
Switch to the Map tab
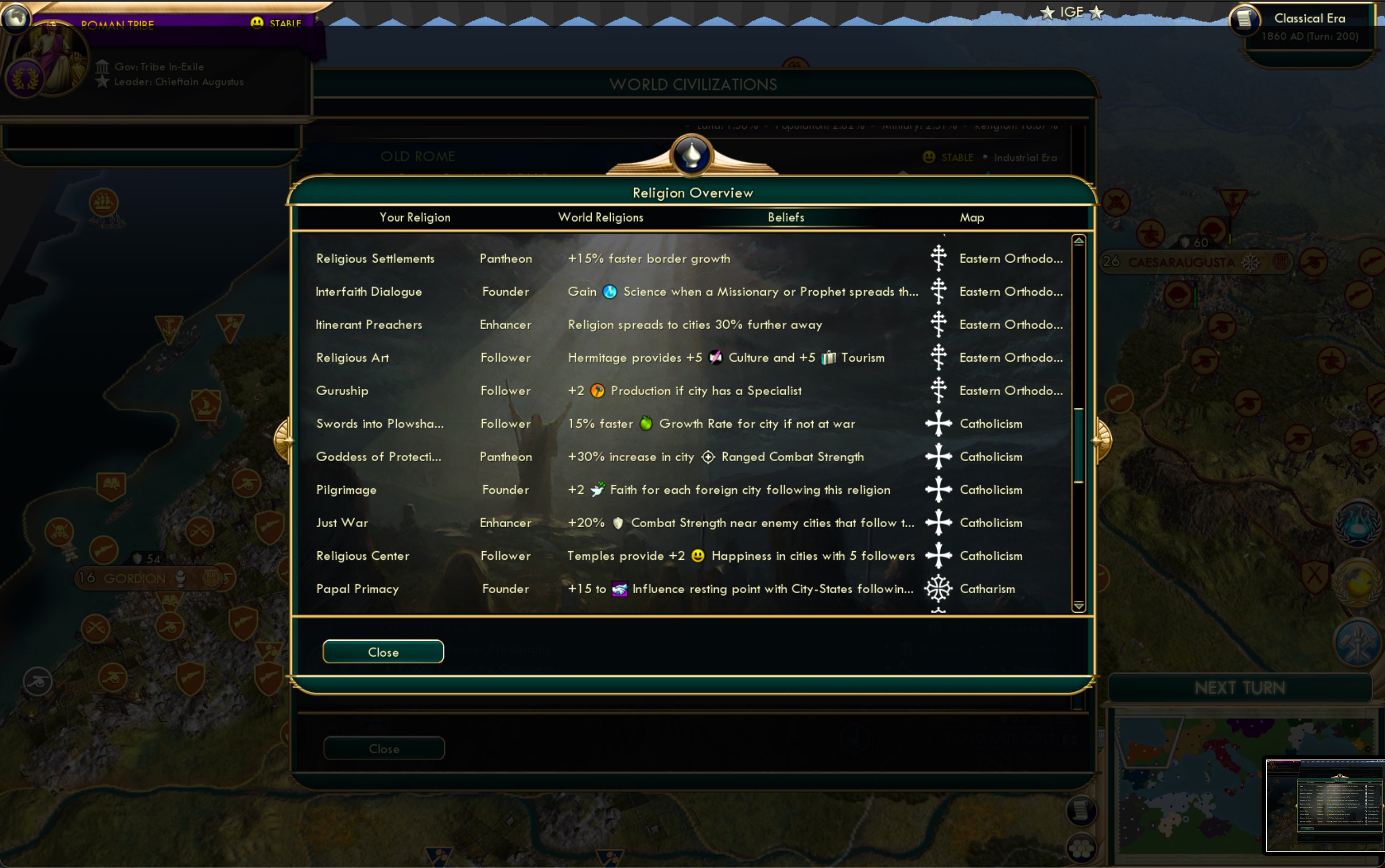click(x=973, y=217)
